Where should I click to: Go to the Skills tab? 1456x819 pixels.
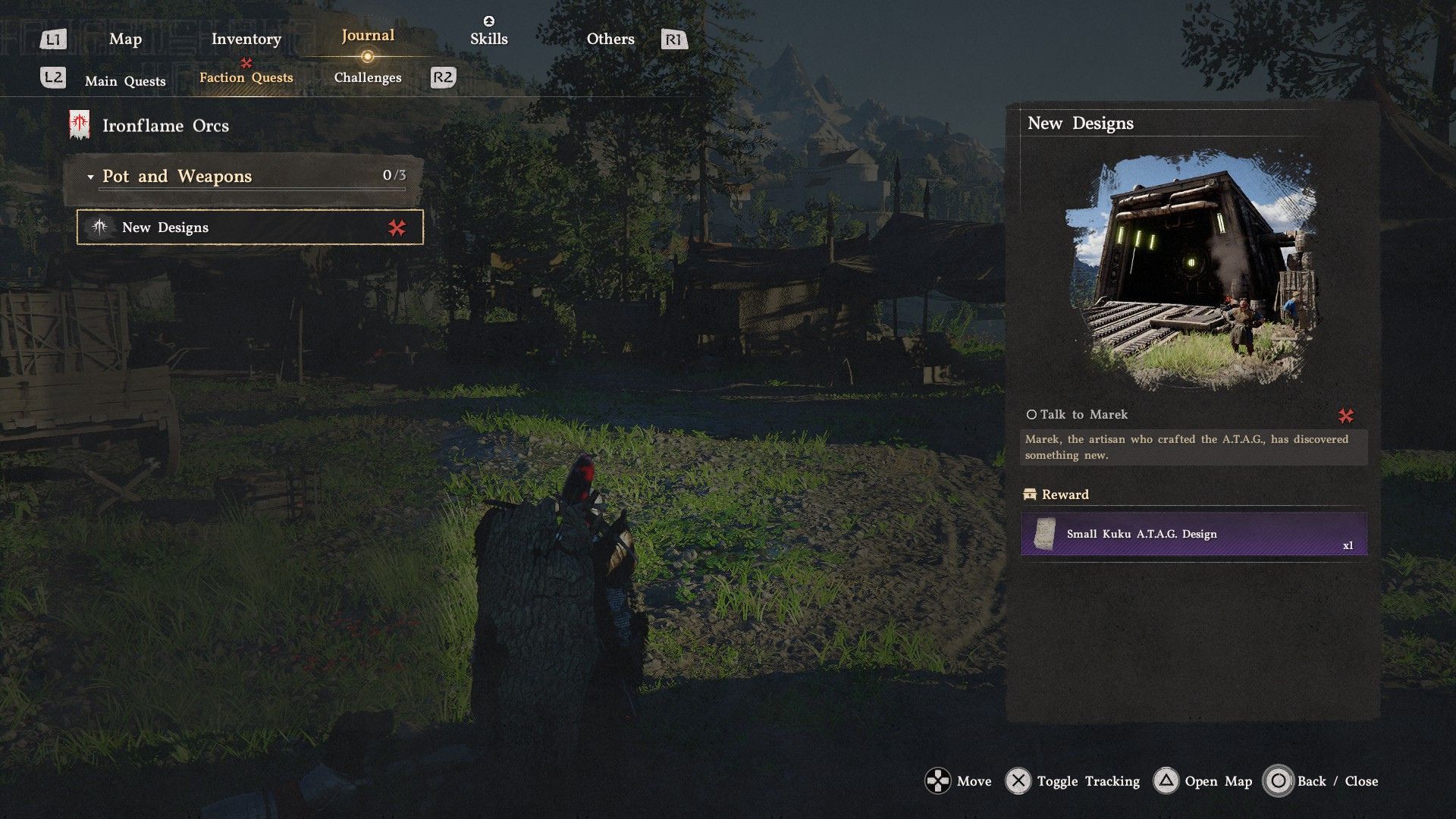488,39
